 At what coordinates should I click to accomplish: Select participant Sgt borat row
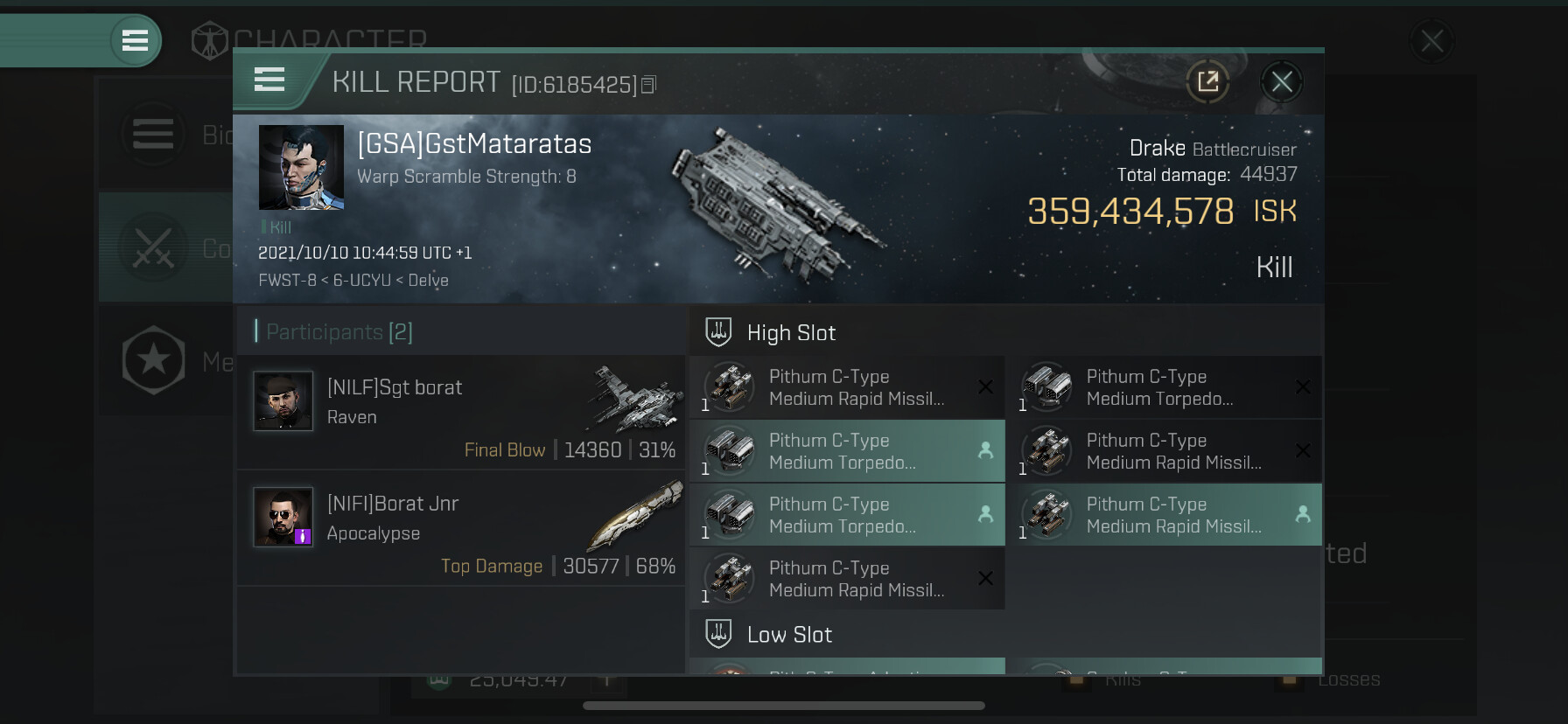[x=461, y=413]
